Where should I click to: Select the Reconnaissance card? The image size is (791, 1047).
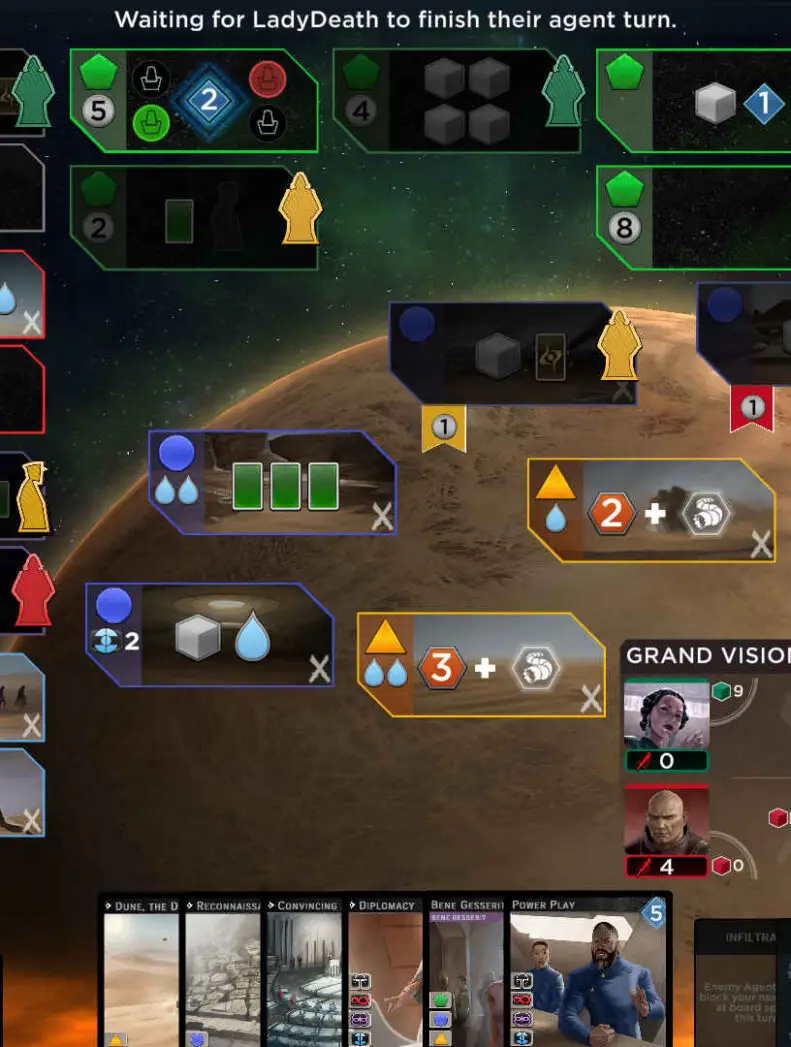(x=224, y=975)
